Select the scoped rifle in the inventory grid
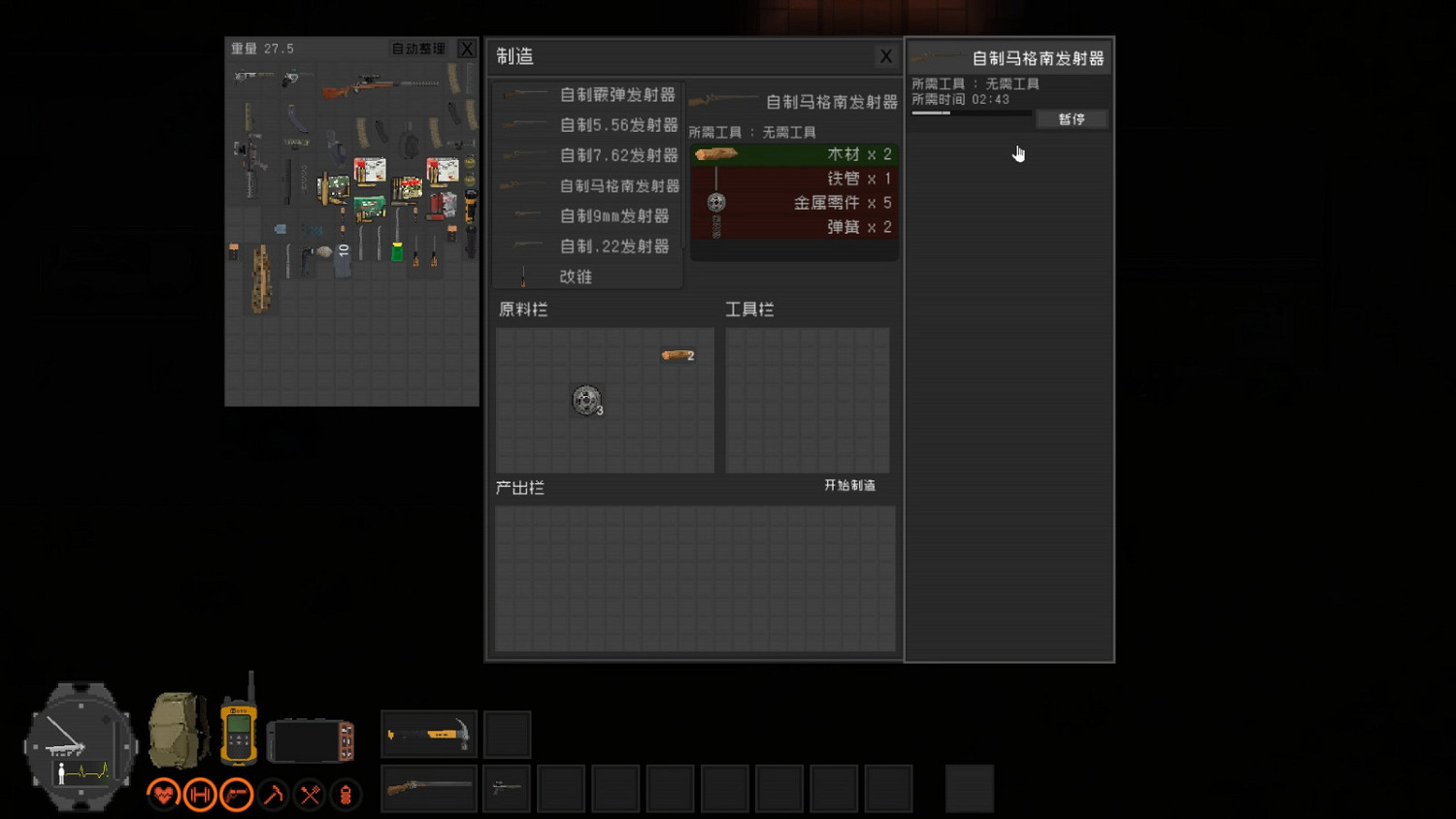 point(383,82)
